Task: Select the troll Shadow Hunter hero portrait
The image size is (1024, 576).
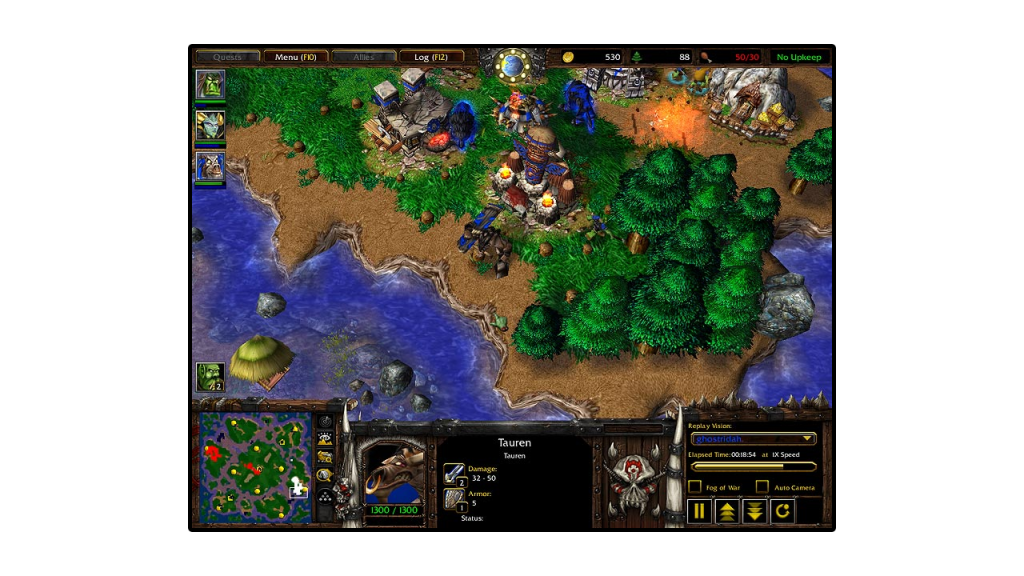Action: (x=210, y=126)
